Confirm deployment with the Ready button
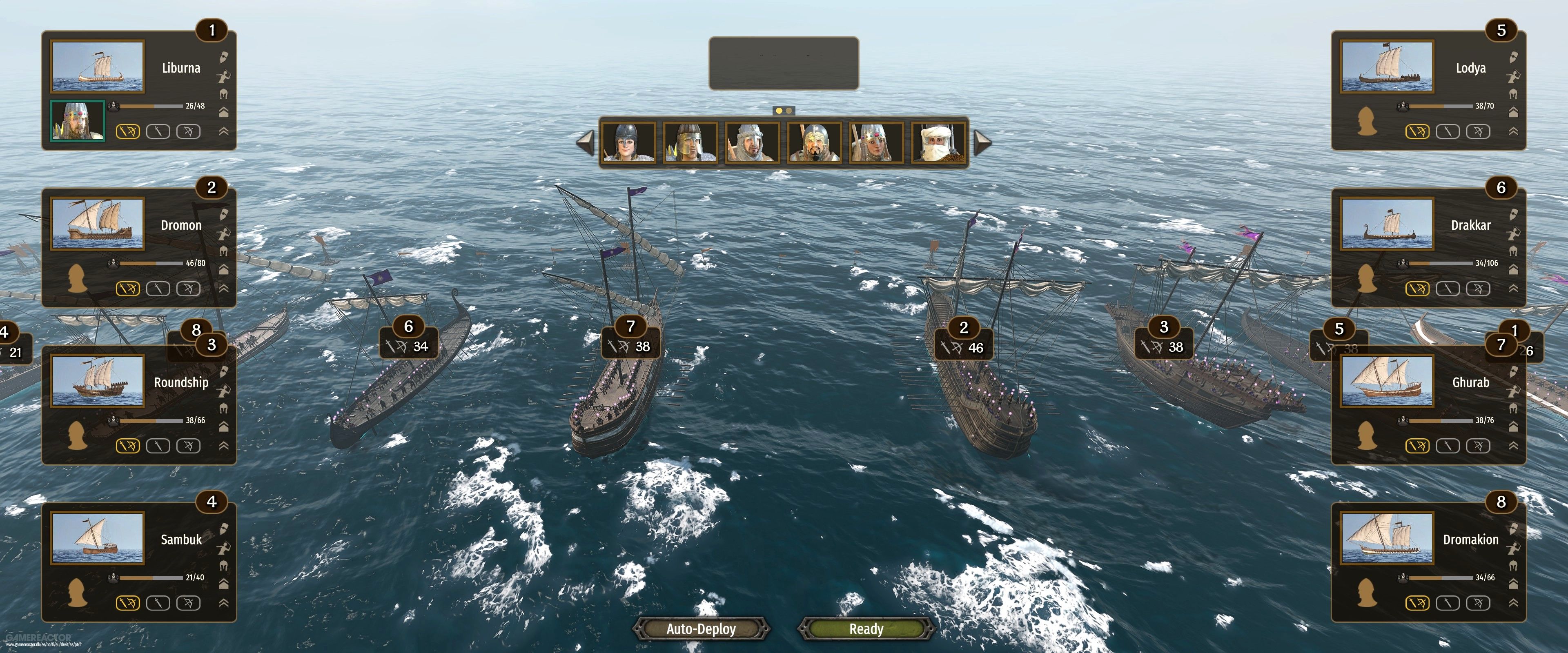 [x=866, y=629]
